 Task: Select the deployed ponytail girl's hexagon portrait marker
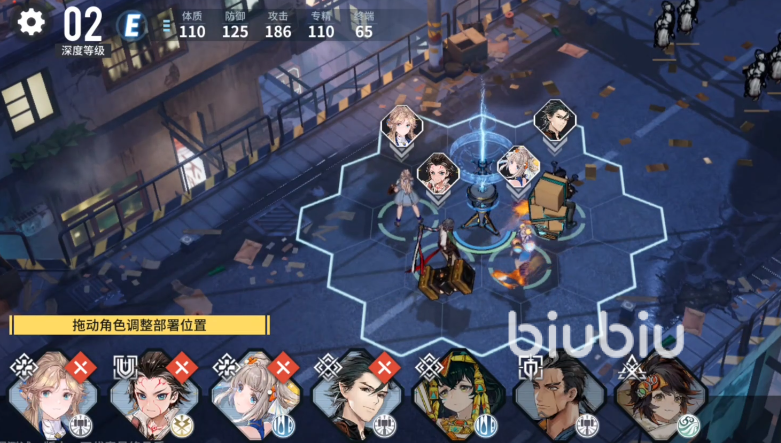(518, 166)
